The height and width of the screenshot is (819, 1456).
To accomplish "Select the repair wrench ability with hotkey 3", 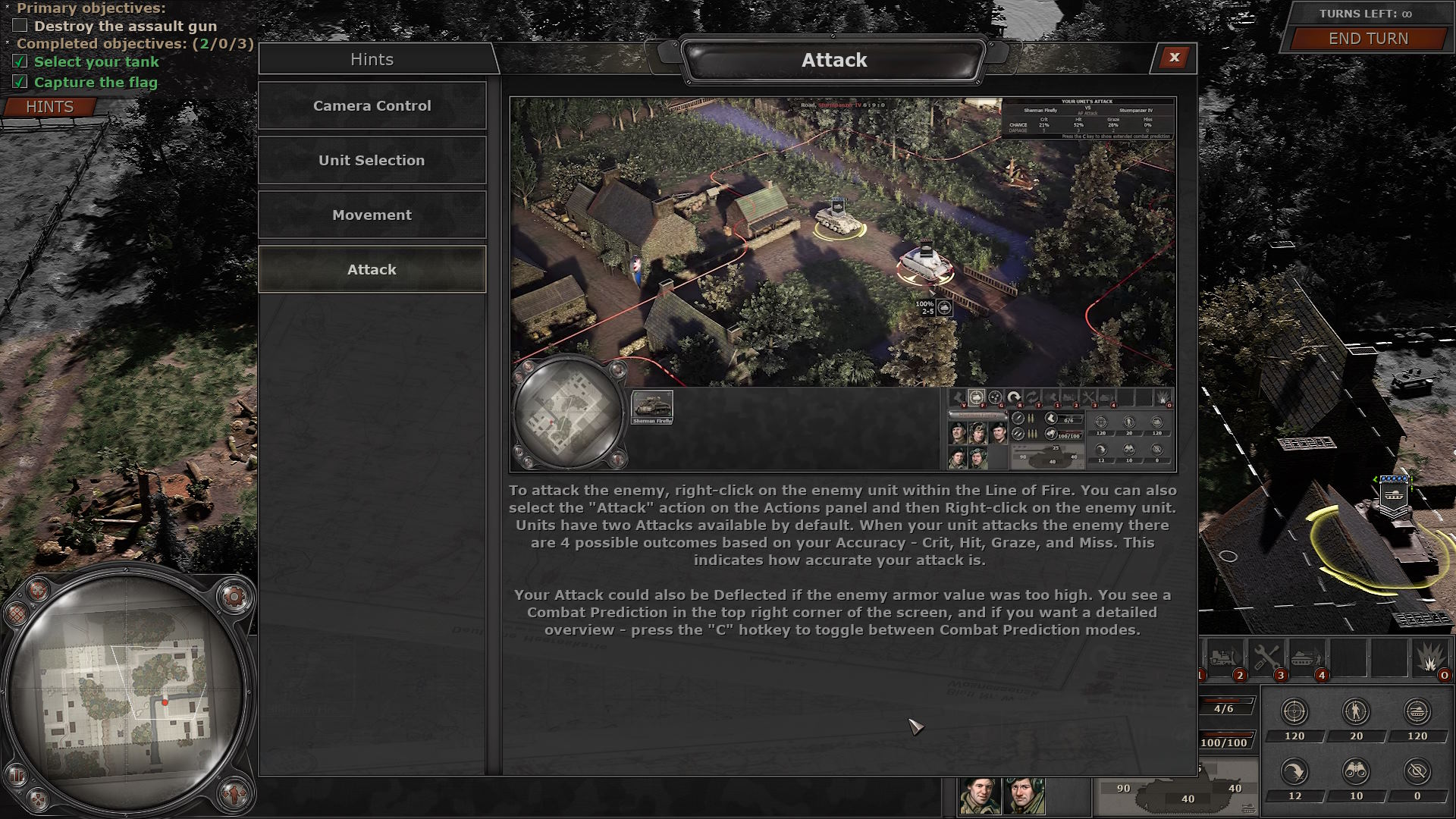I will [x=1266, y=657].
